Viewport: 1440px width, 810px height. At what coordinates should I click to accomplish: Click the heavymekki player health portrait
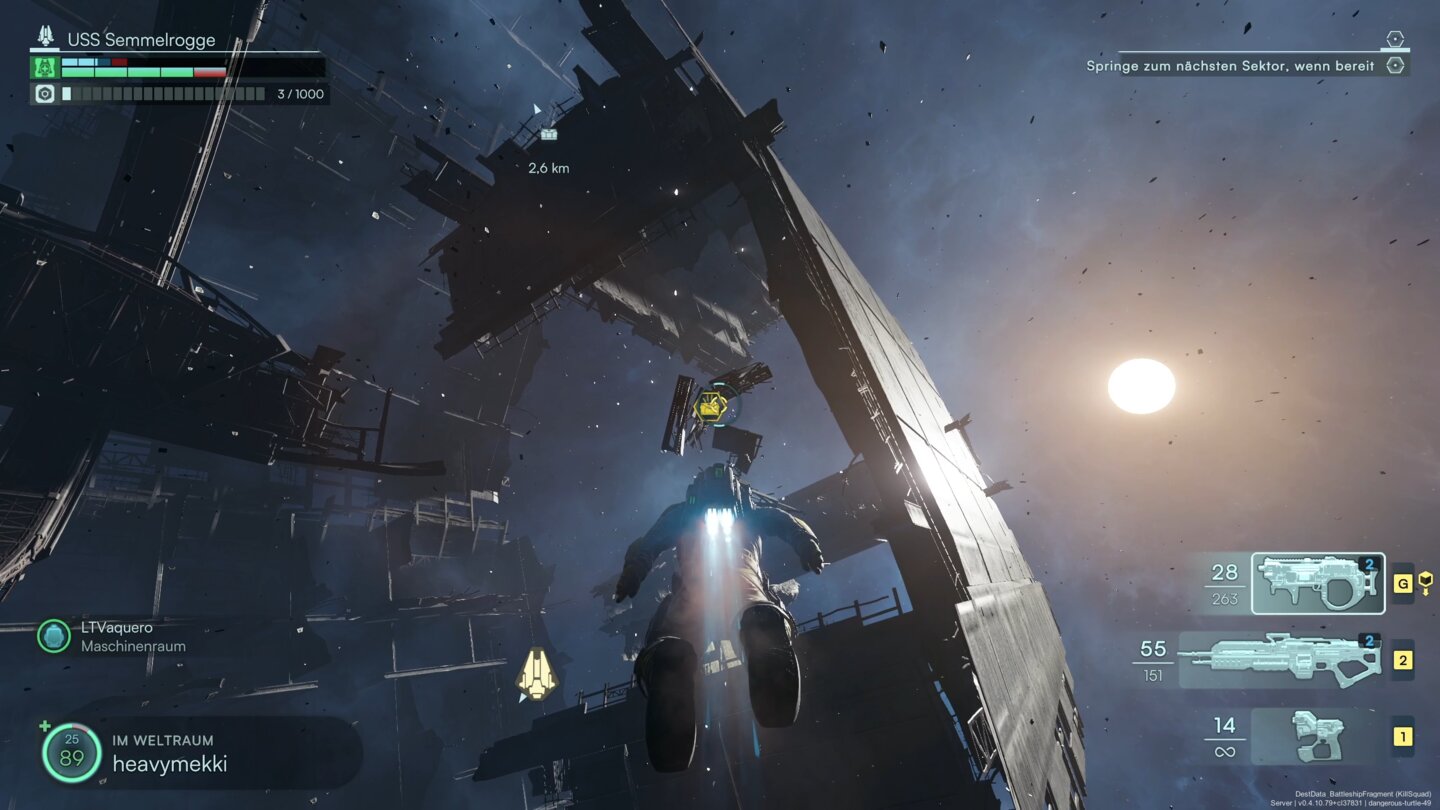pos(71,753)
